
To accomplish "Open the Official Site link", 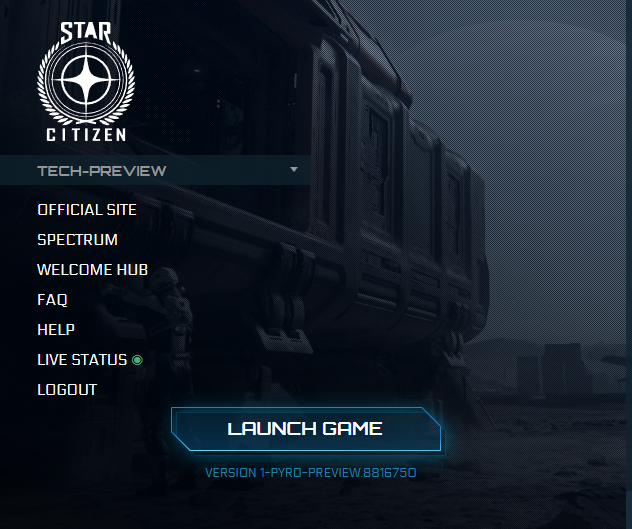I will point(87,210).
